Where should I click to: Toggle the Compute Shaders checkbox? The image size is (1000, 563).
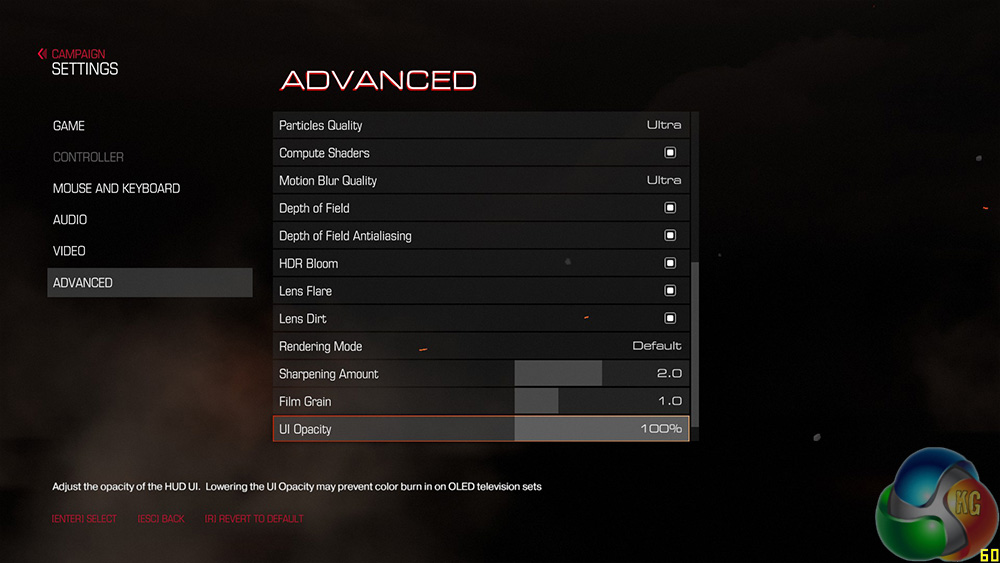[670, 153]
